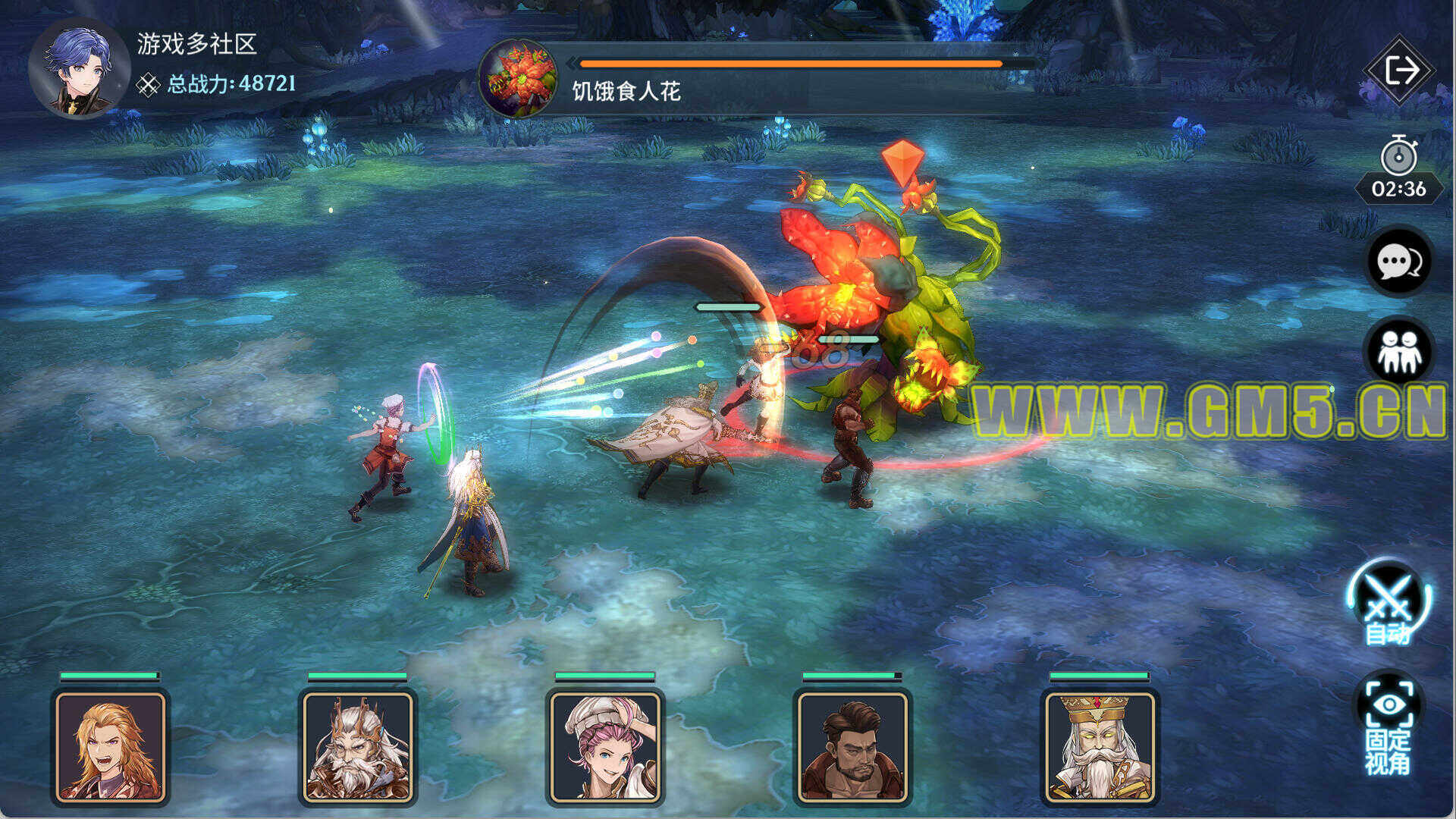Select the orange-haired shouting hero portrait
Screen dimensions: 1456x819
(111, 747)
